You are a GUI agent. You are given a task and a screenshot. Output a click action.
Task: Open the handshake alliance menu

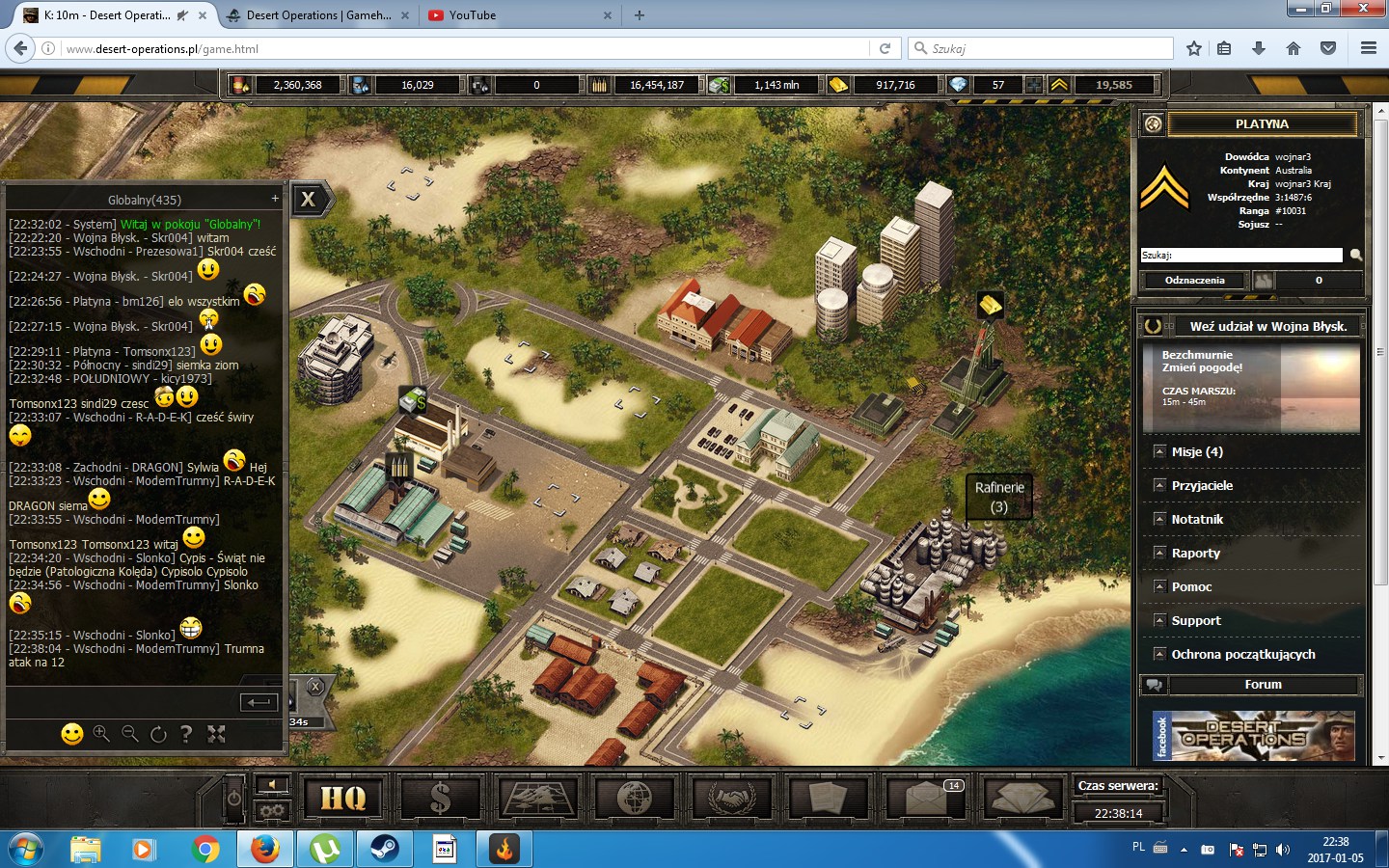point(731,798)
